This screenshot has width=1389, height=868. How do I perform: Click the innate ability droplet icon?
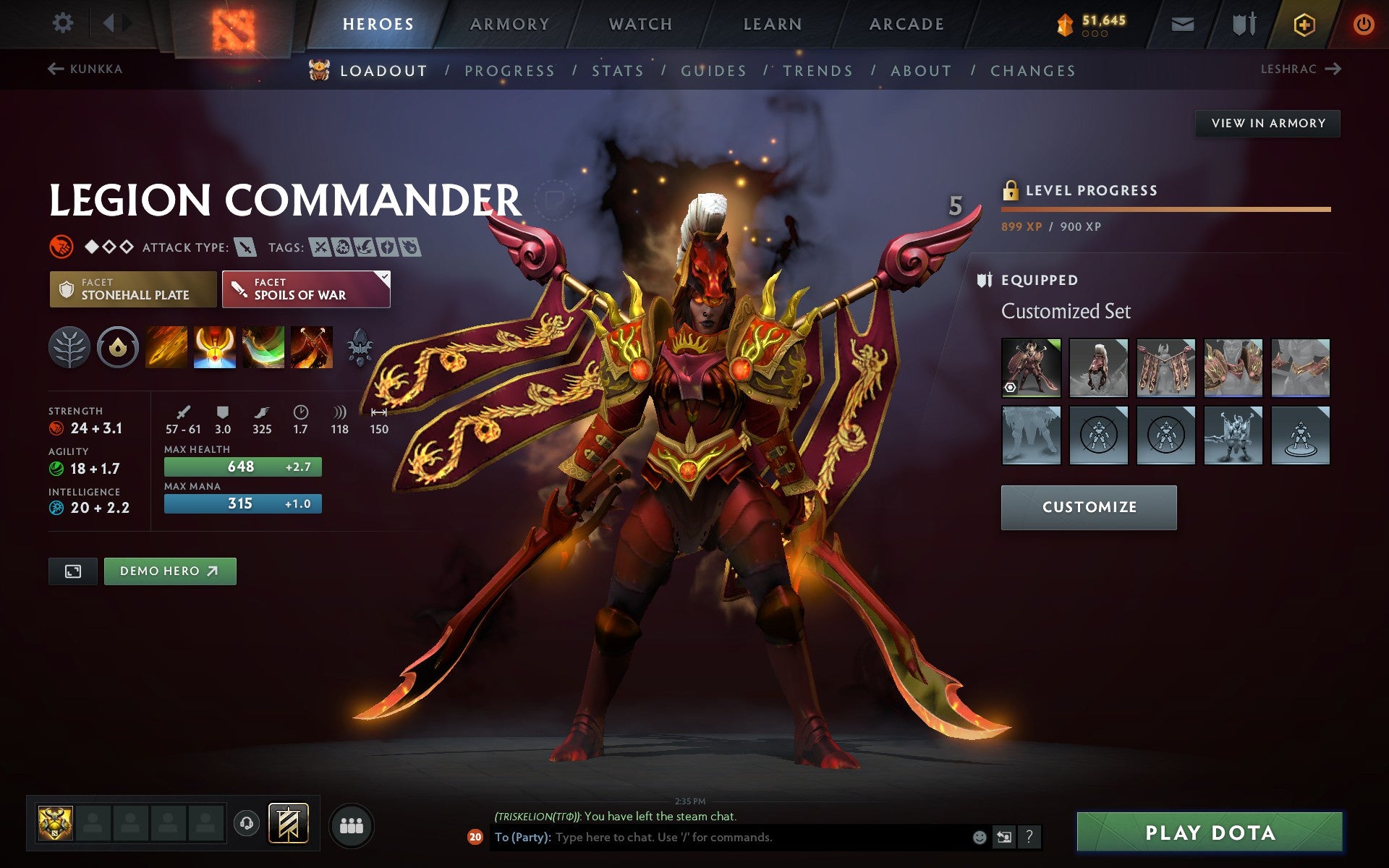(x=117, y=347)
